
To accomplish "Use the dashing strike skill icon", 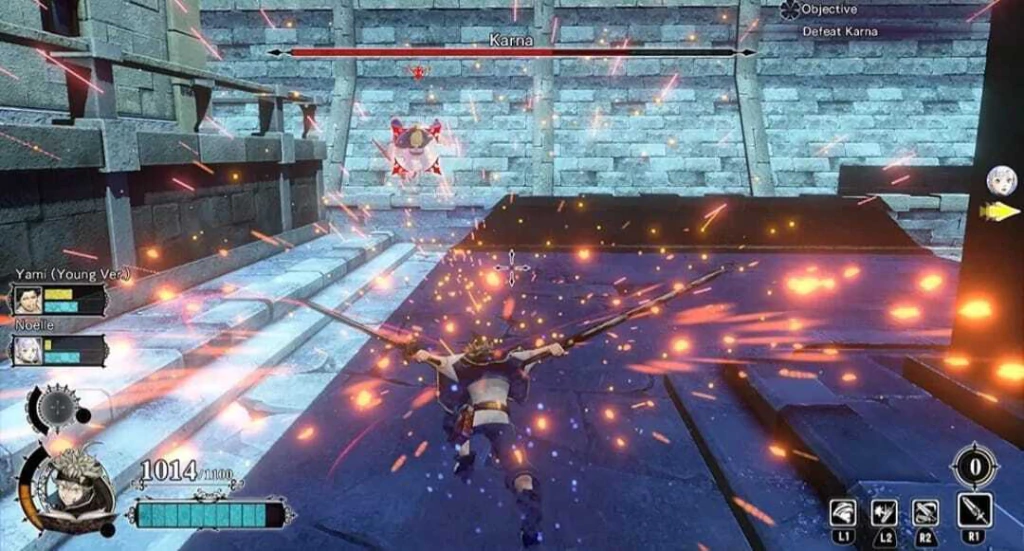I will click(883, 512).
